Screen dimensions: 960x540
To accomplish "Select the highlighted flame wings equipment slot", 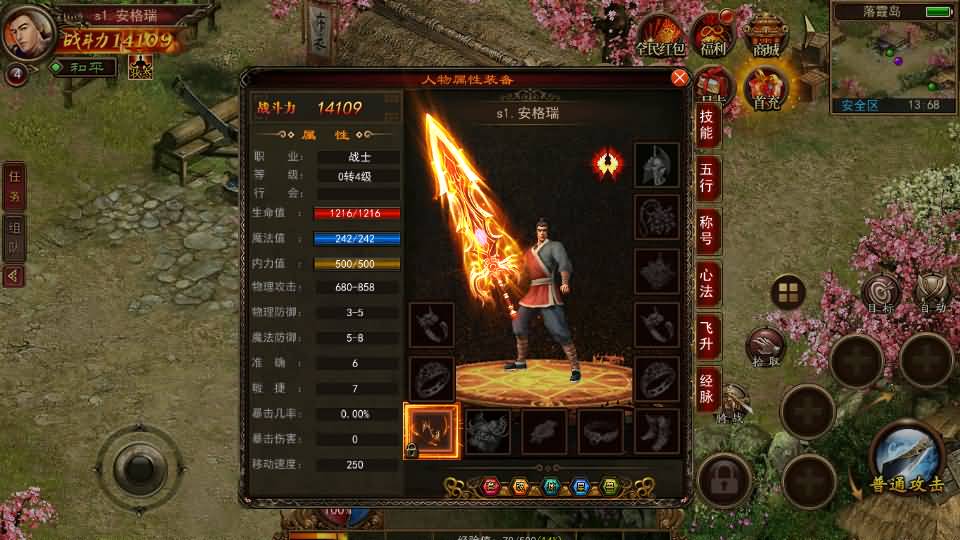I will [x=432, y=431].
